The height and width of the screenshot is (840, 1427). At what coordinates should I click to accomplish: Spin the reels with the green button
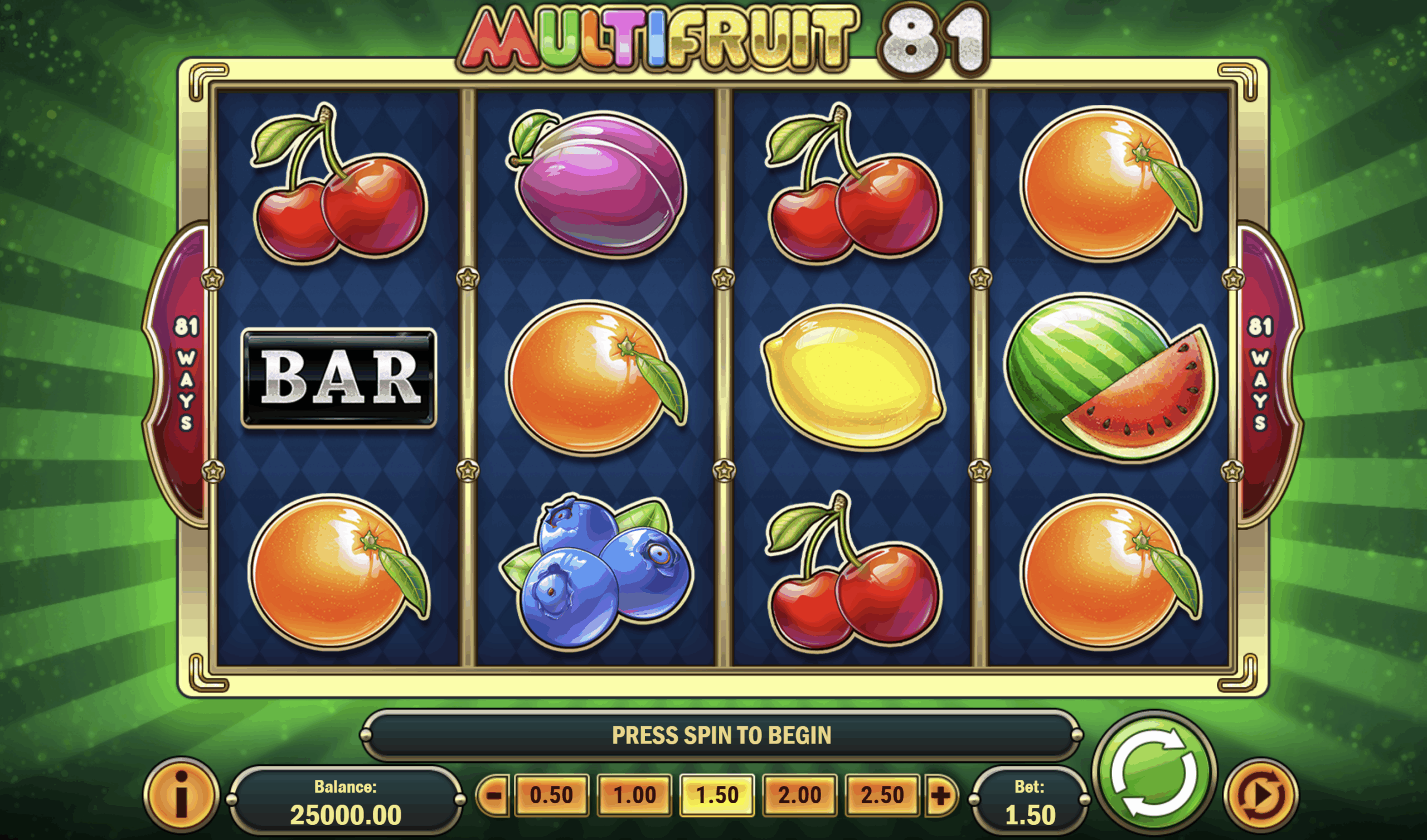pyautogui.click(x=1154, y=773)
